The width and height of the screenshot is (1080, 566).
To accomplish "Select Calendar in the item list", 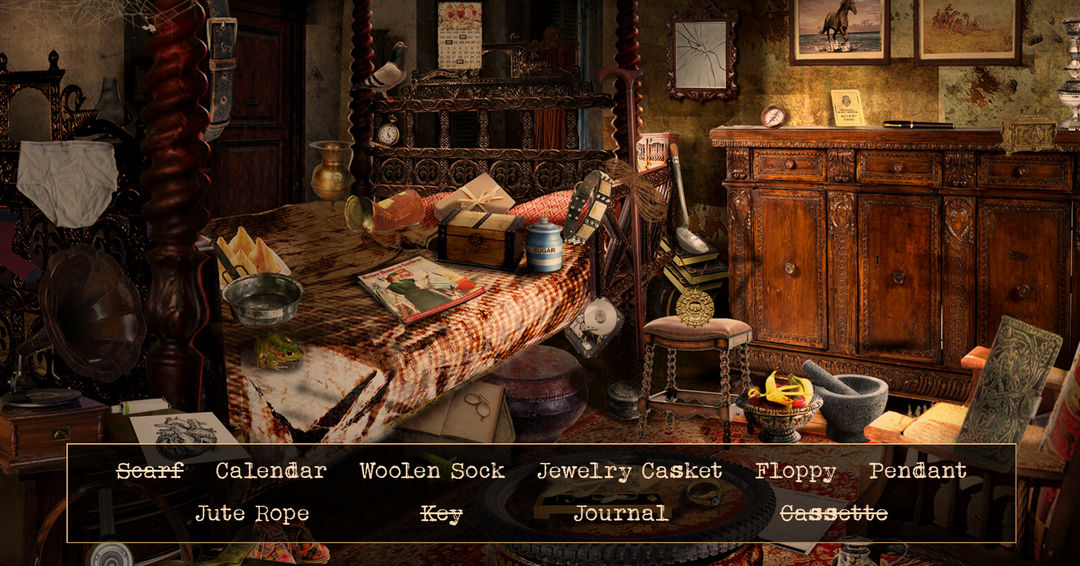I will point(271,471).
